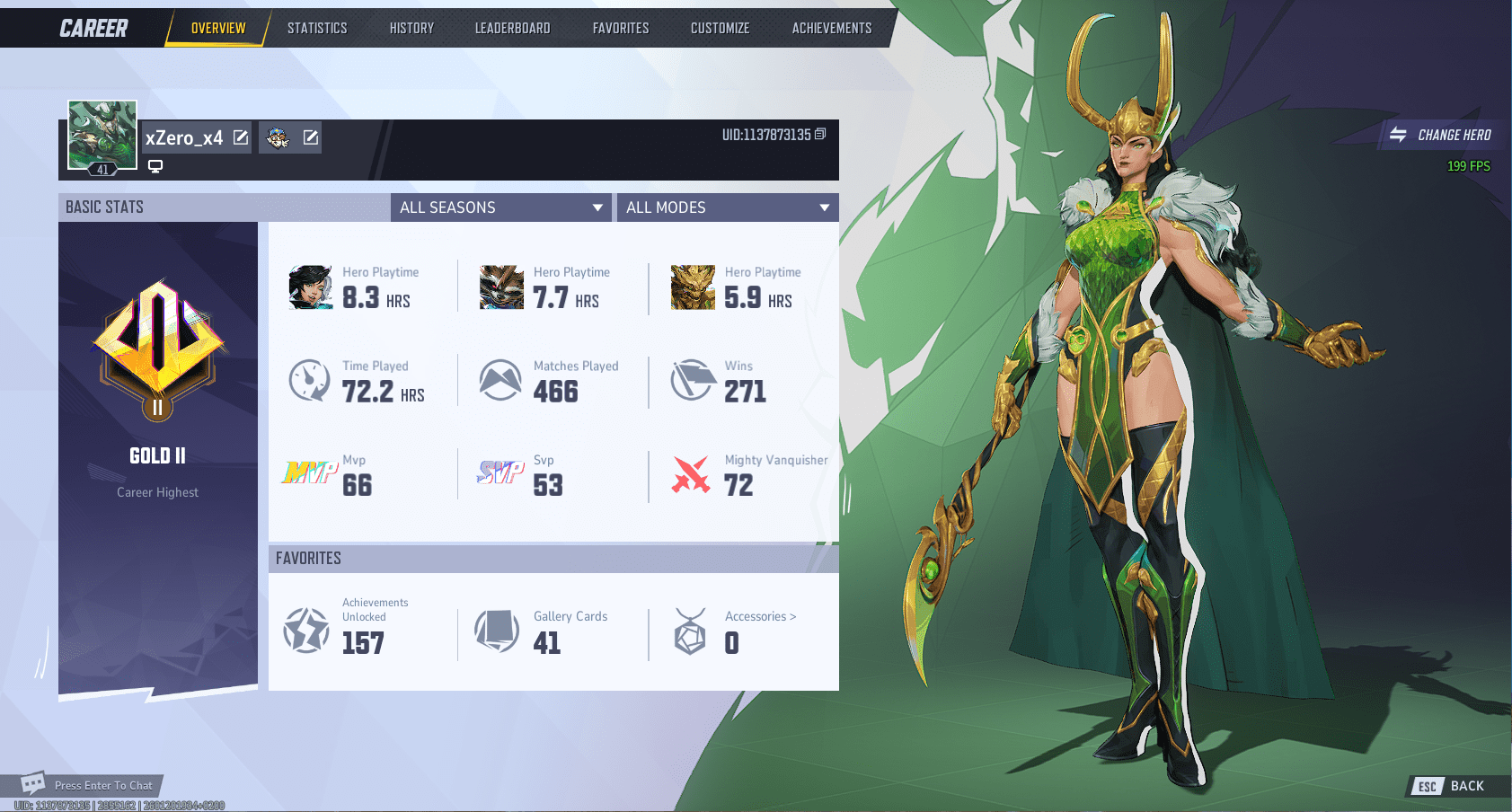Screen dimensions: 1512x812
Task: Edit the username xZero_x4 with pencil icon
Action: click(x=239, y=137)
